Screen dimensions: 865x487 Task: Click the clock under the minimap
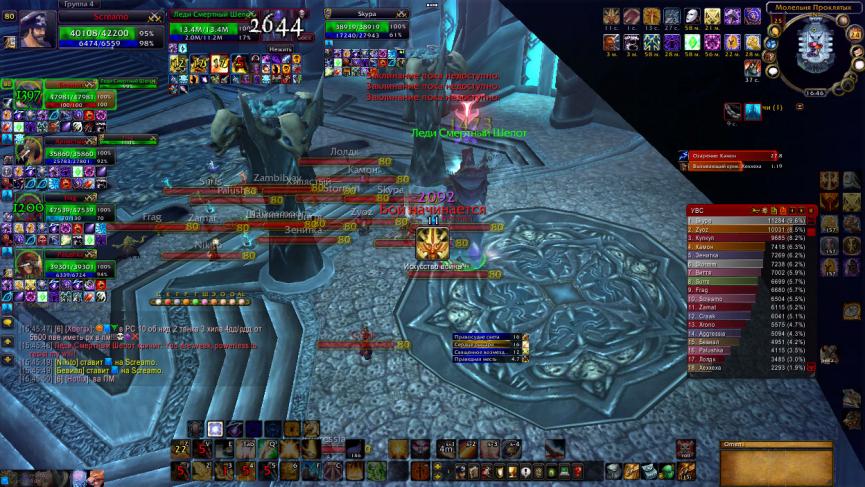(x=815, y=92)
